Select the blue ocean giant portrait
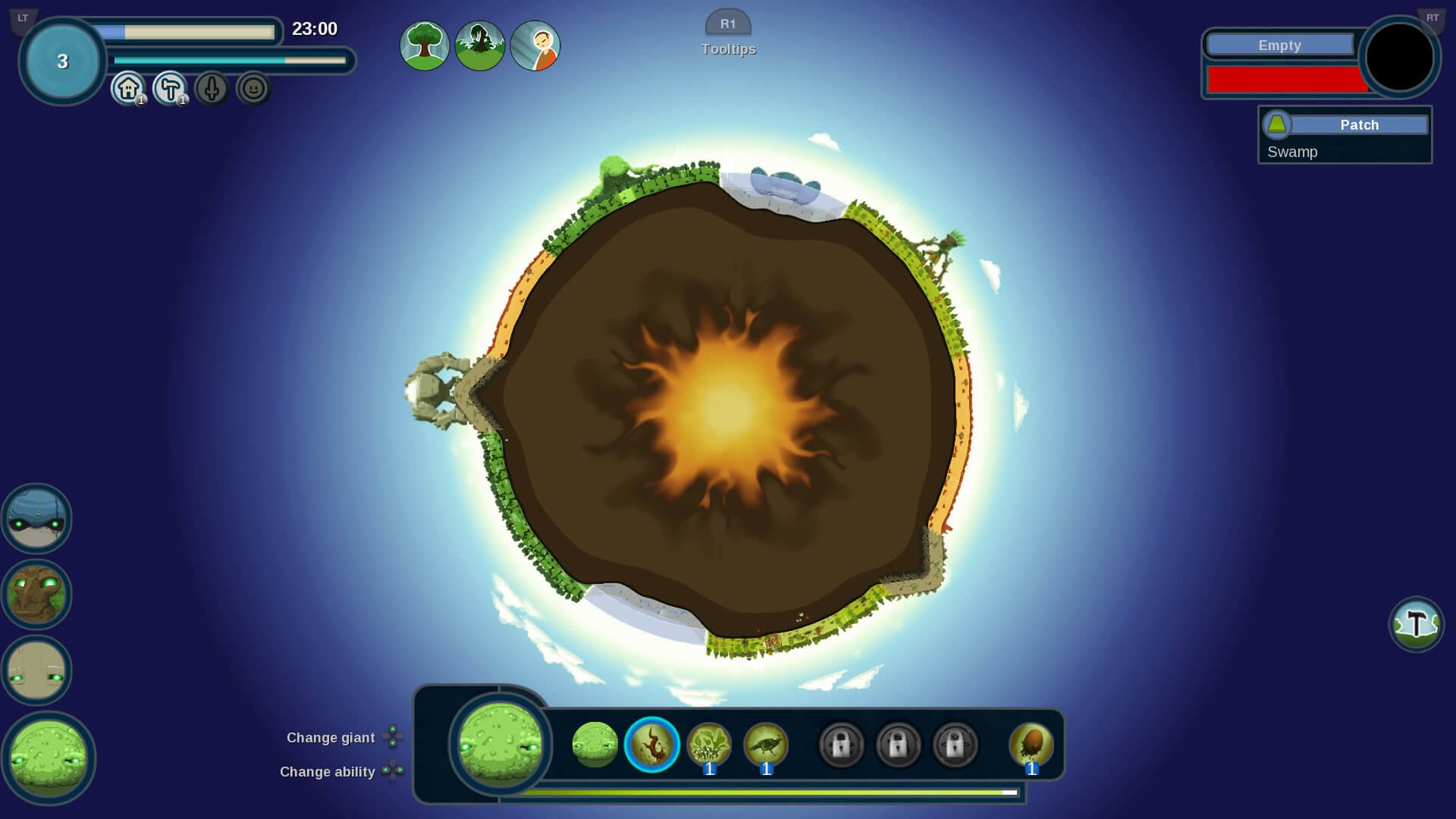 (36, 519)
